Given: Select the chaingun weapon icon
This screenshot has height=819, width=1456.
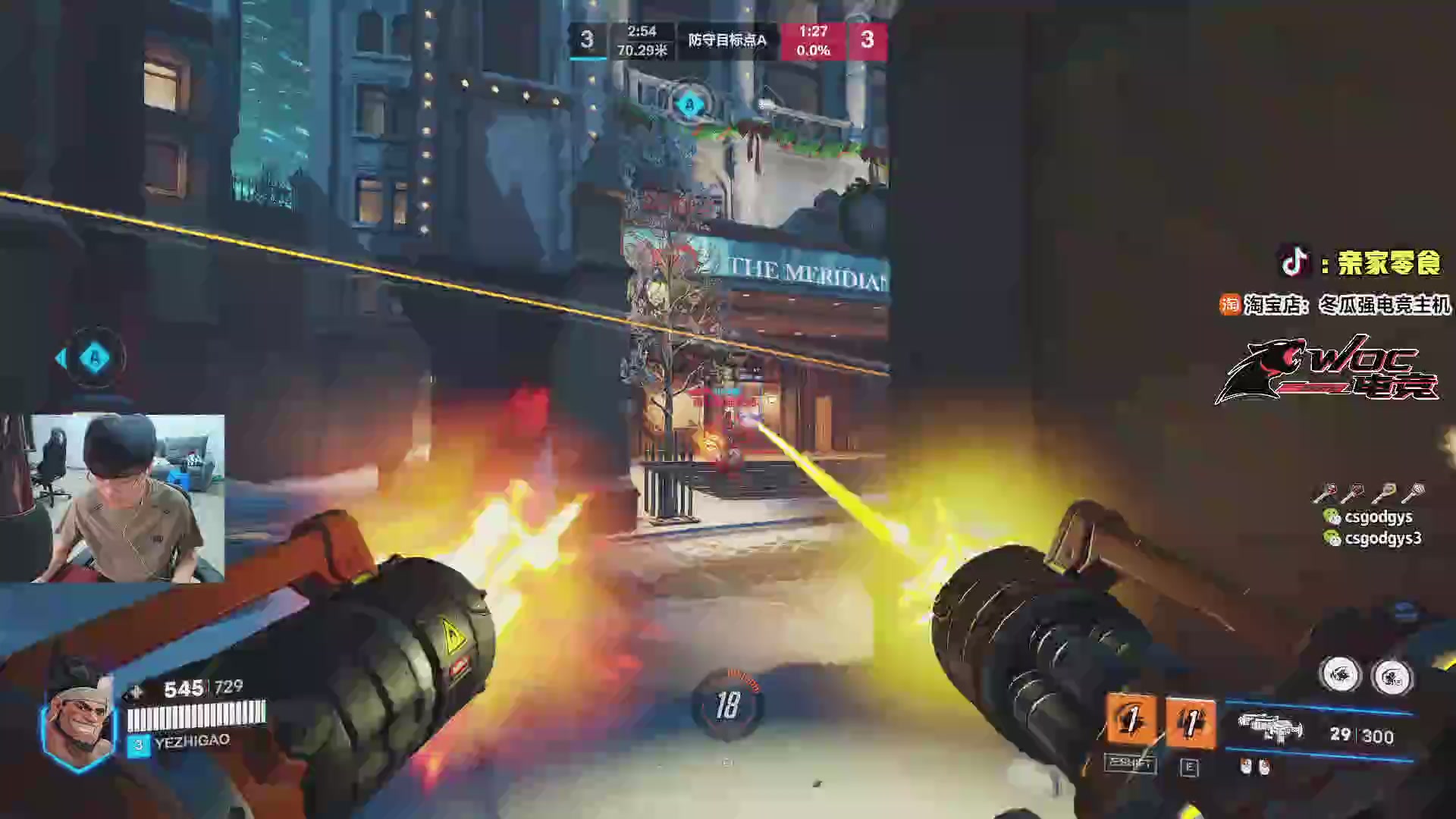Looking at the screenshot, I should click(1269, 730).
